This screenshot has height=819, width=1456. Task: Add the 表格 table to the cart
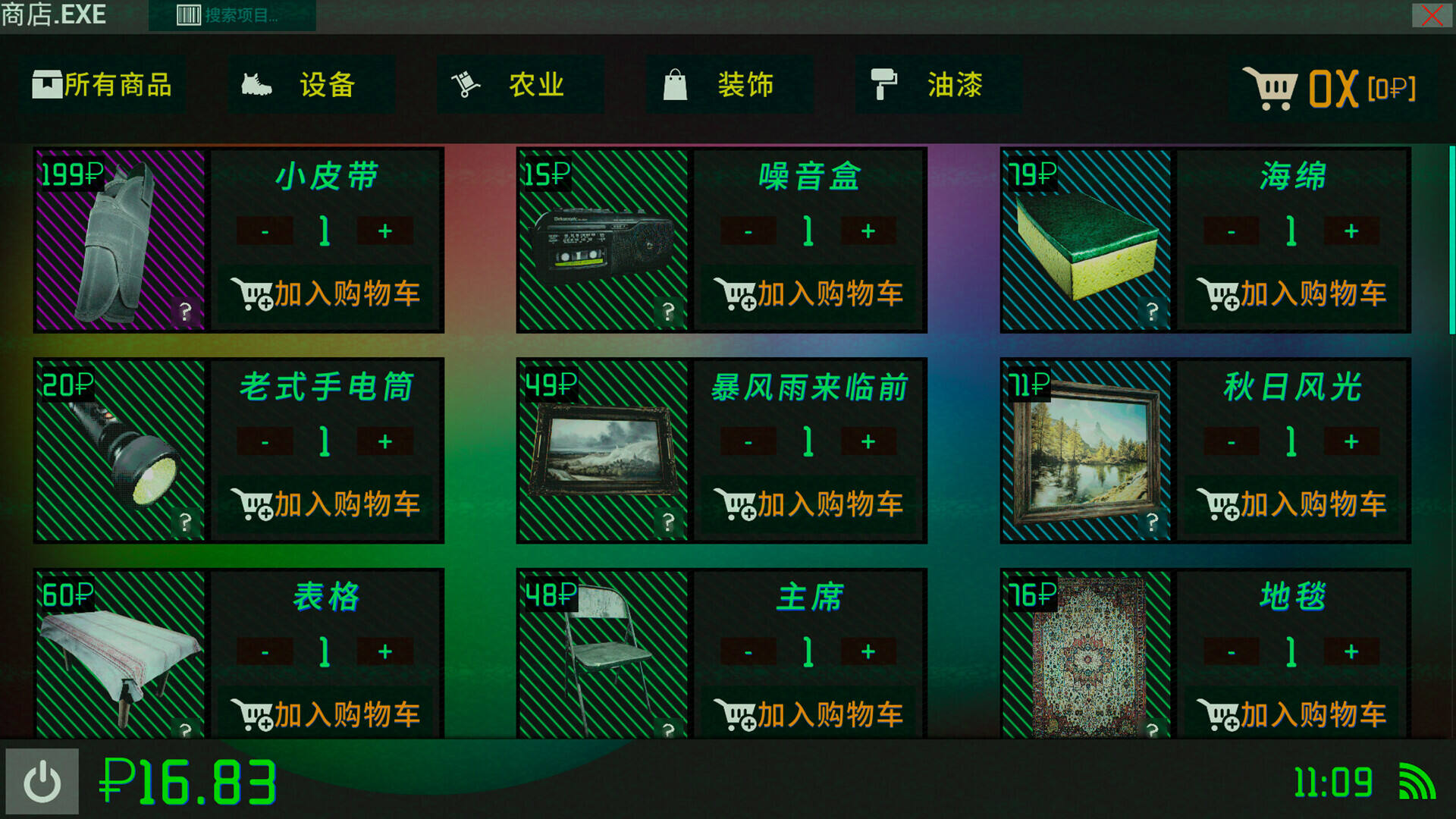coord(326,711)
